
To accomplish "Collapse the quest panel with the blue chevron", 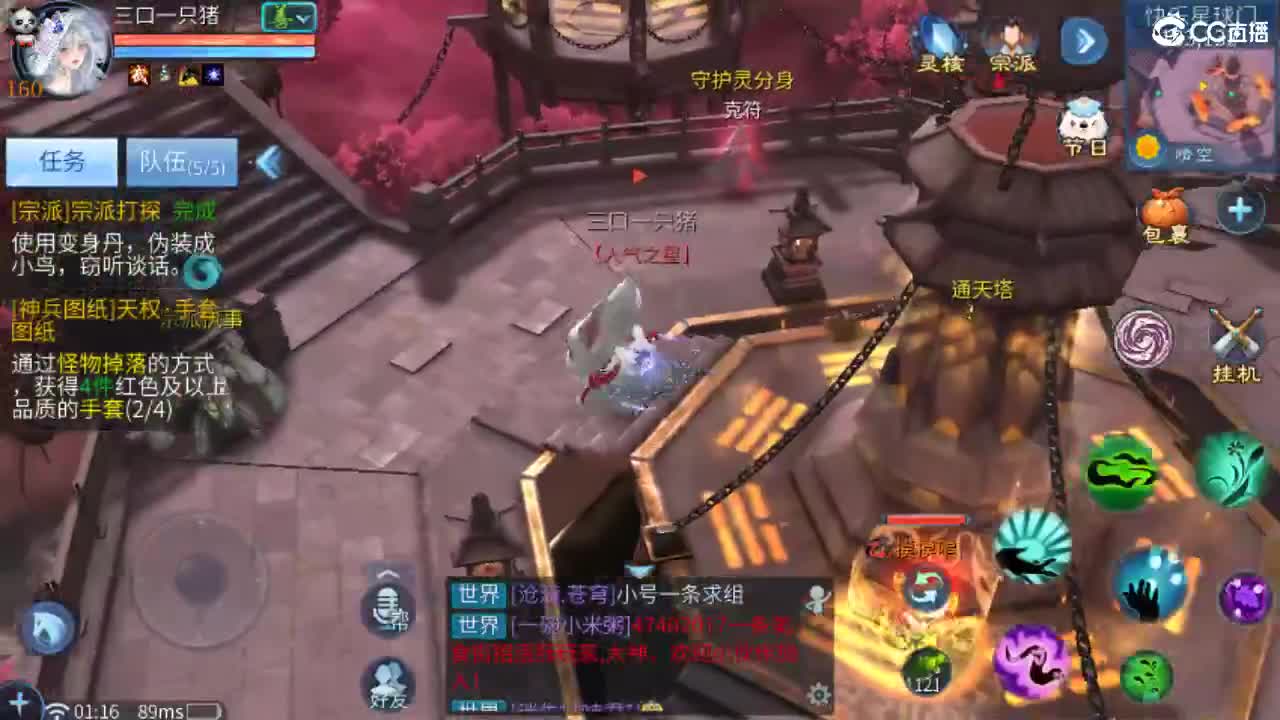I will tap(268, 160).
